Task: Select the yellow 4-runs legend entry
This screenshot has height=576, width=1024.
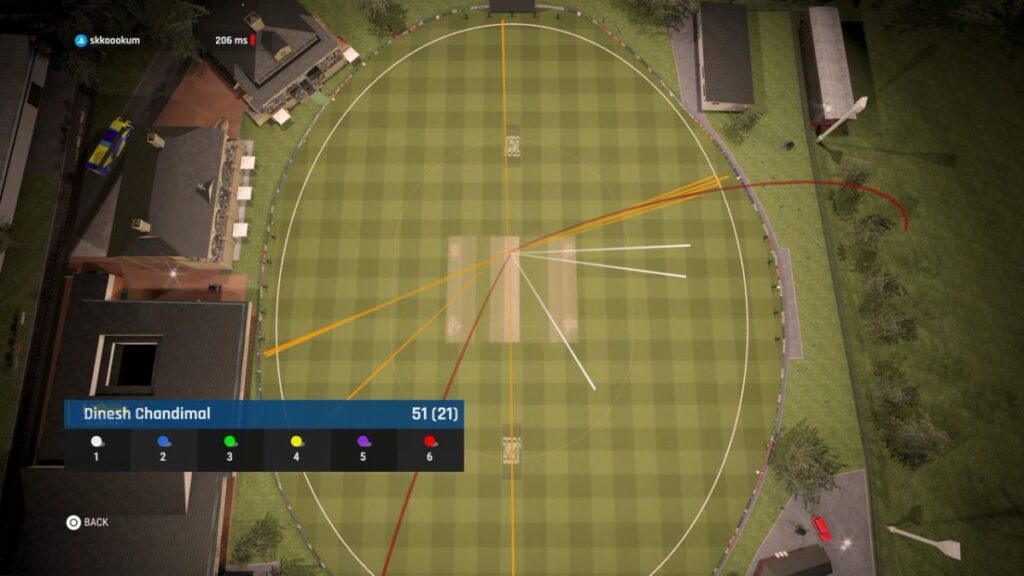Action: tap(297, 448)
